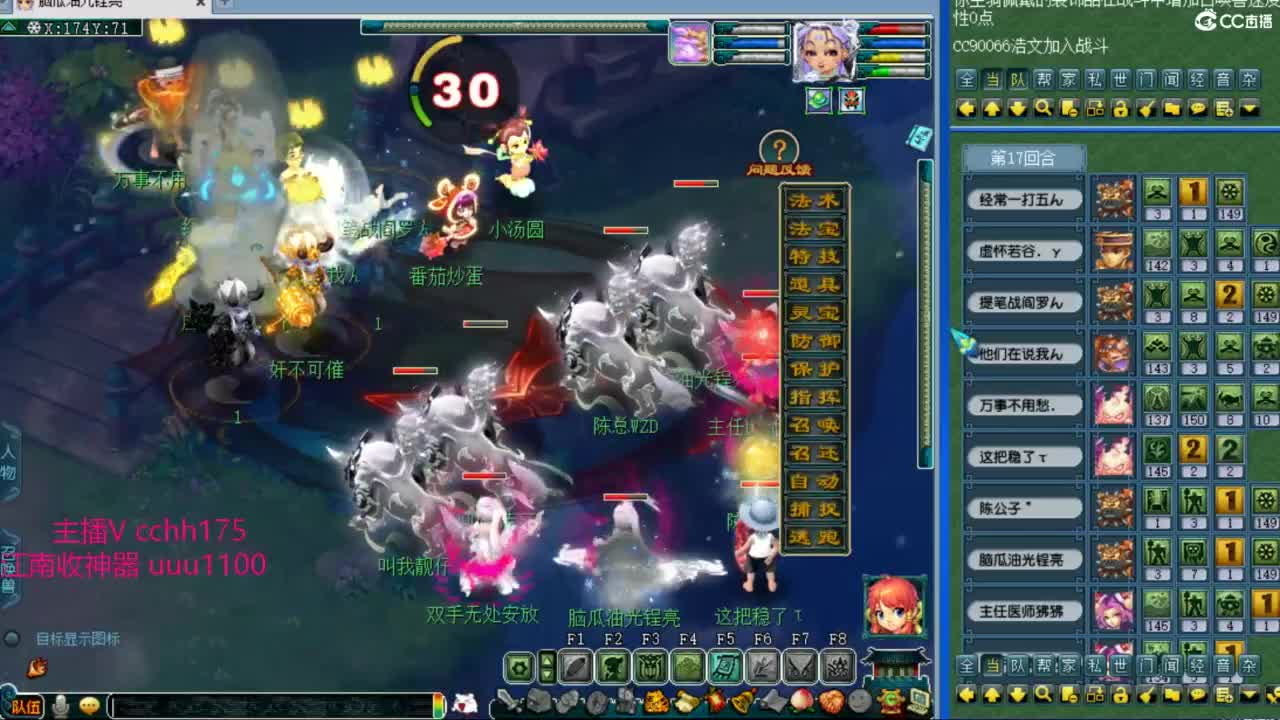Image resolution: width=1280 pixels, height=720 pixels.
Task: Click the down arrow in the chat toolbar
Action: pyautogui.click(x=1018, y=107)
